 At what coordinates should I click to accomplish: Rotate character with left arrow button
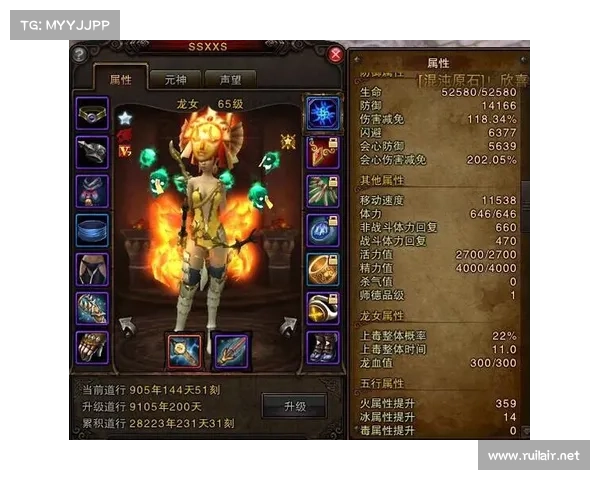pos(127,325)
